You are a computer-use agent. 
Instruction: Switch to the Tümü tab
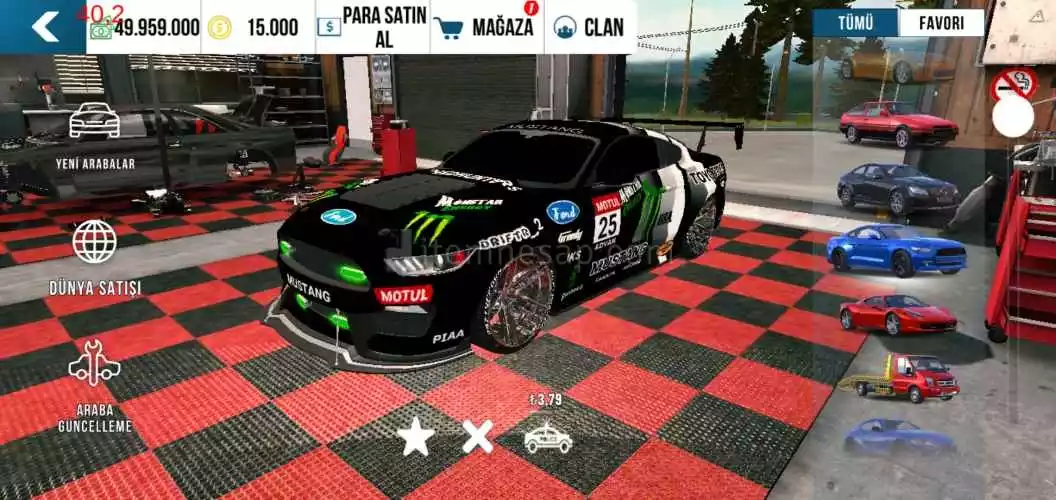click(x=855, y=23)
